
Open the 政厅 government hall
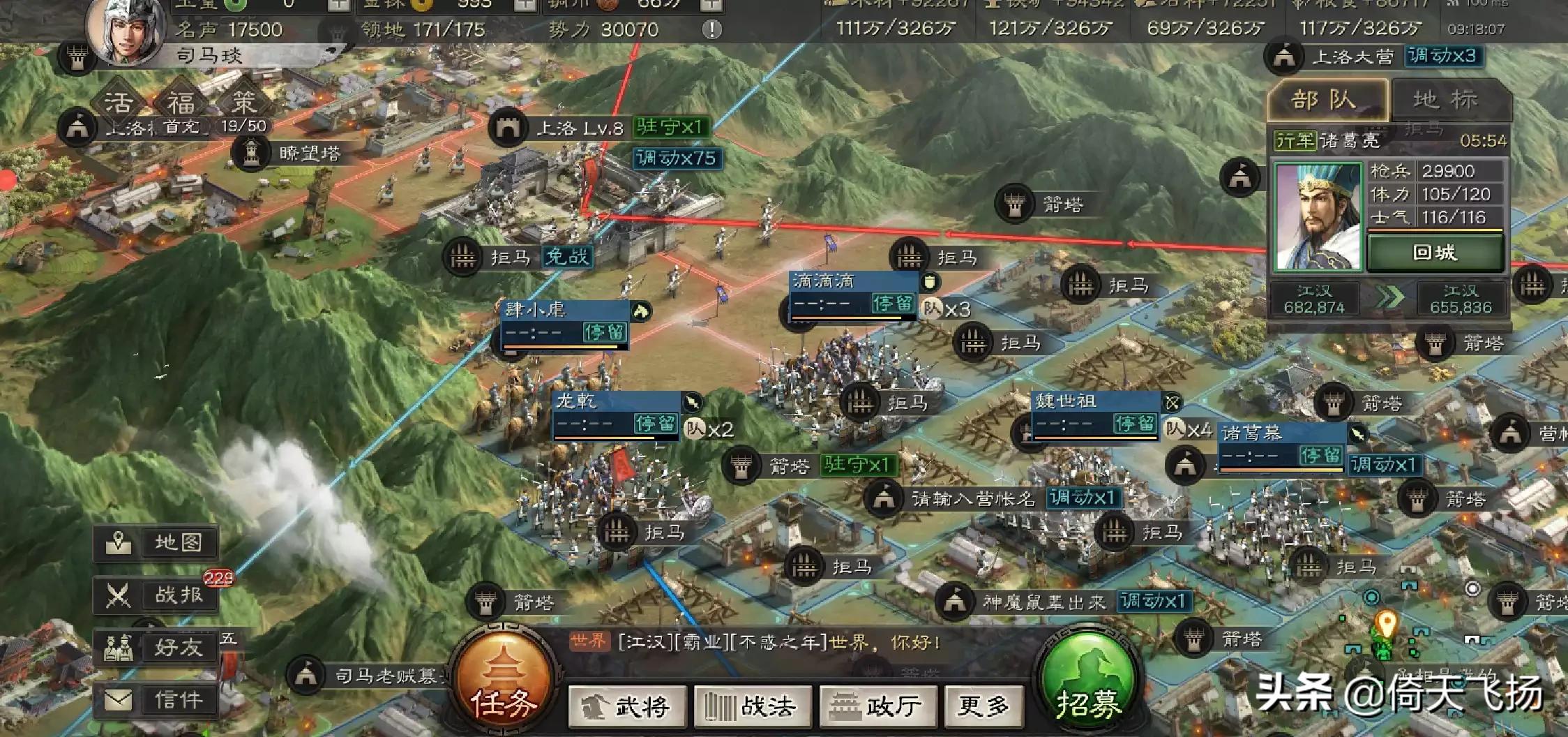[x=877, y=706]
